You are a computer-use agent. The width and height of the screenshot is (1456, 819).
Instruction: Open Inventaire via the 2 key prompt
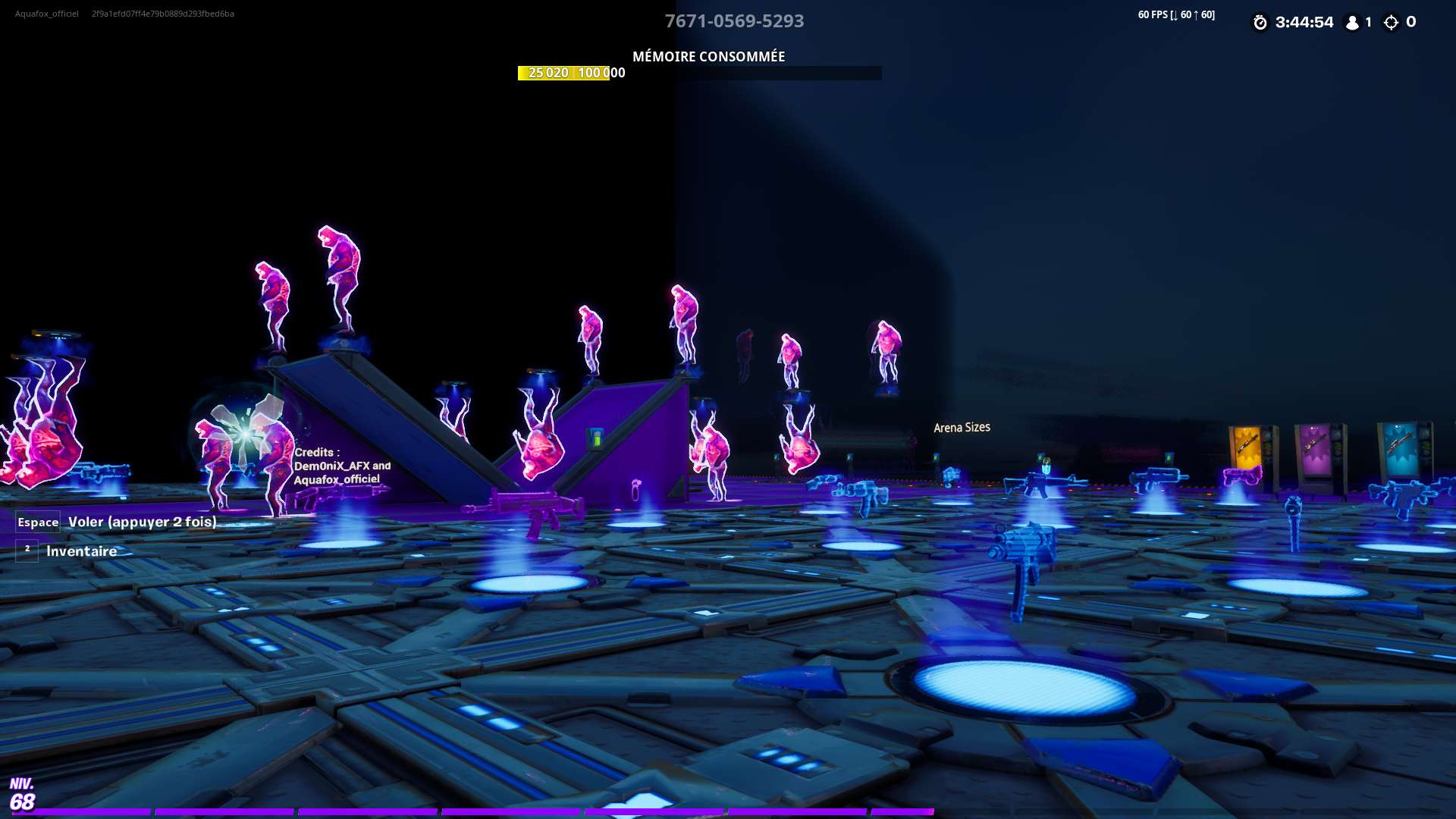(27, 551)
